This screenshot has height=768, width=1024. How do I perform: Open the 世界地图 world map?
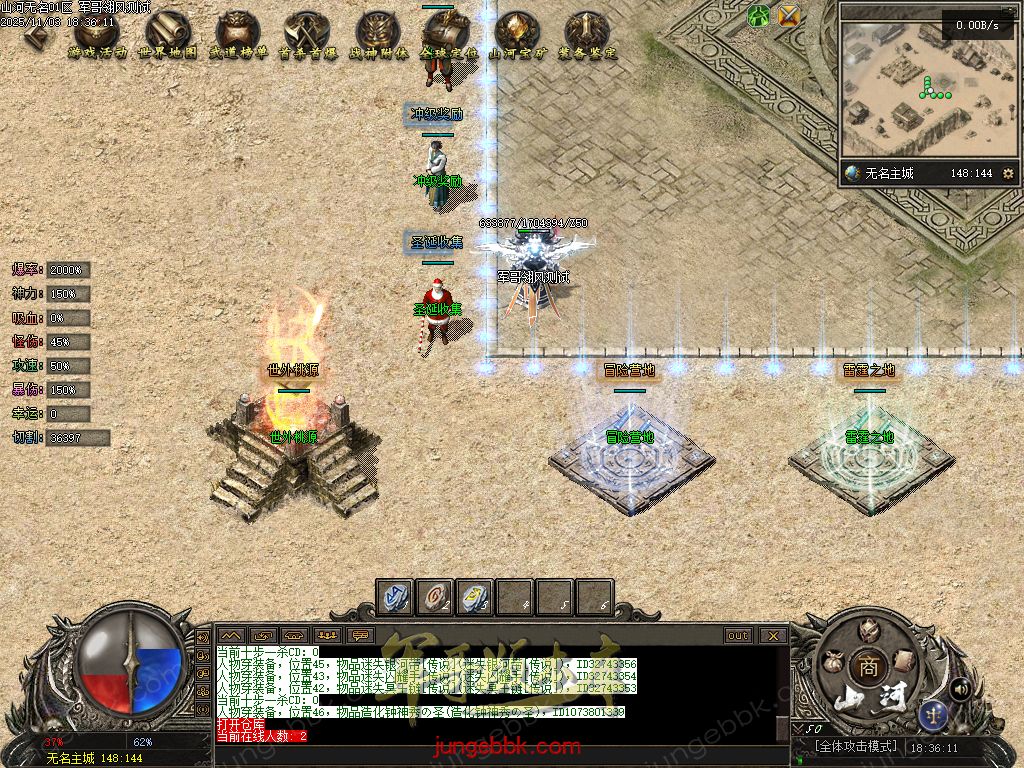point(167,36)
